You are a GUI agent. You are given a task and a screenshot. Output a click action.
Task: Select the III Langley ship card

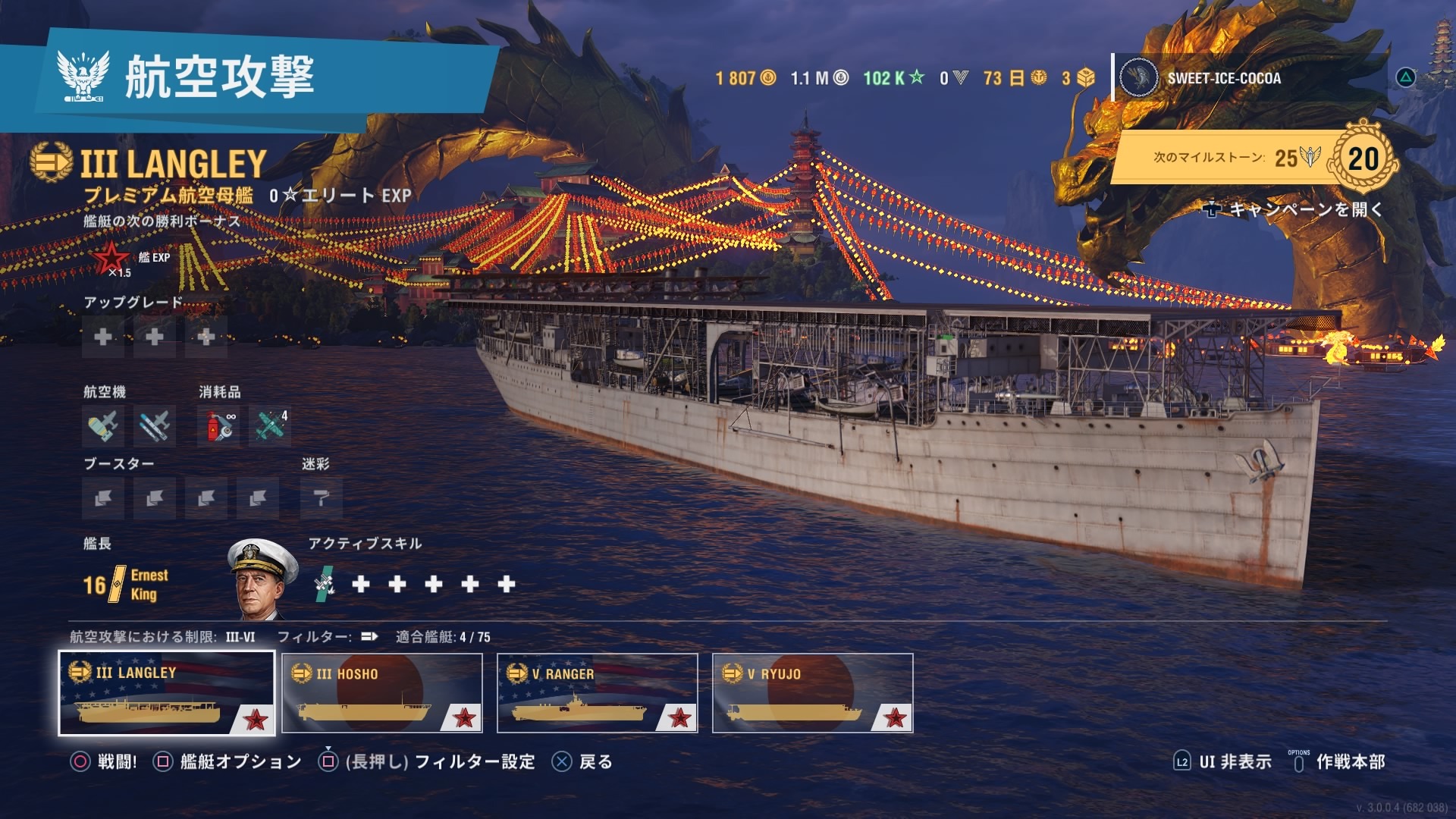[166, 693]
